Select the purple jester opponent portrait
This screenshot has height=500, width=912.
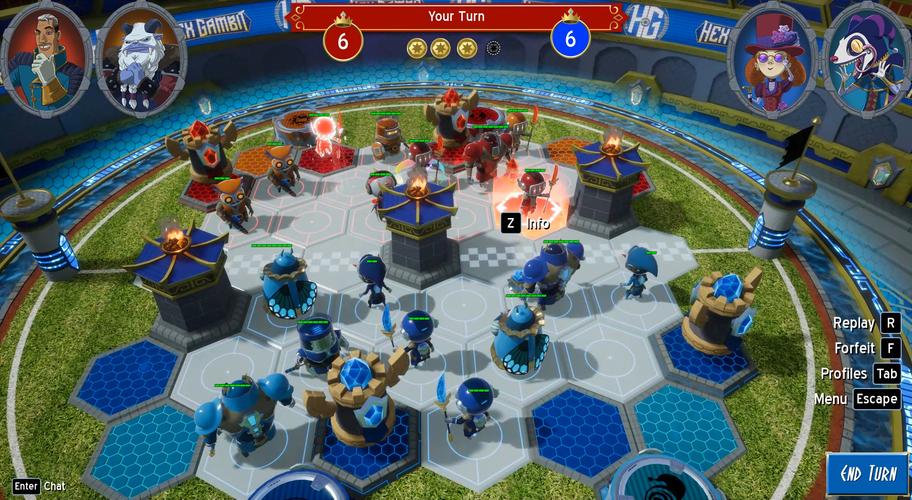pyautogui.click(x=864, y=60)
